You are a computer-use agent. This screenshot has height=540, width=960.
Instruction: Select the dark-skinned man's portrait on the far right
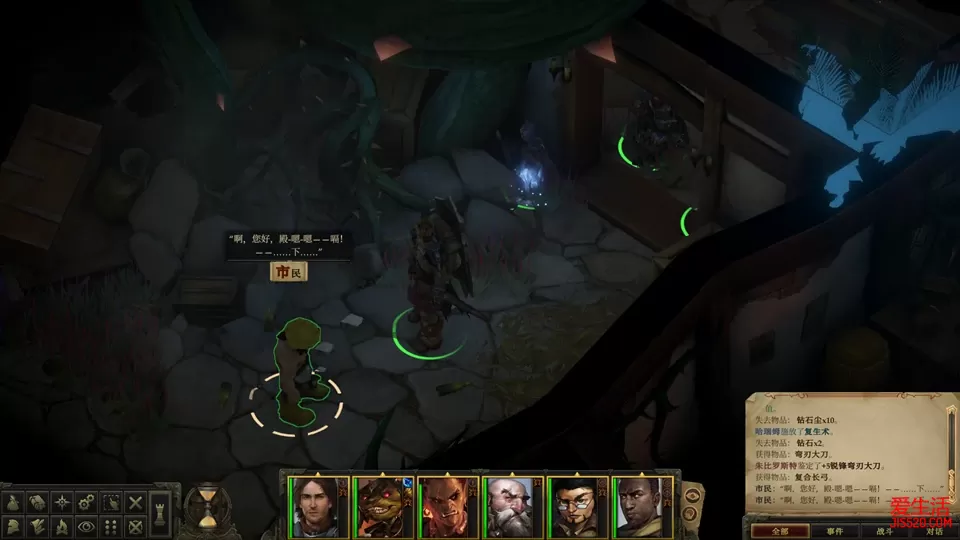641,506
